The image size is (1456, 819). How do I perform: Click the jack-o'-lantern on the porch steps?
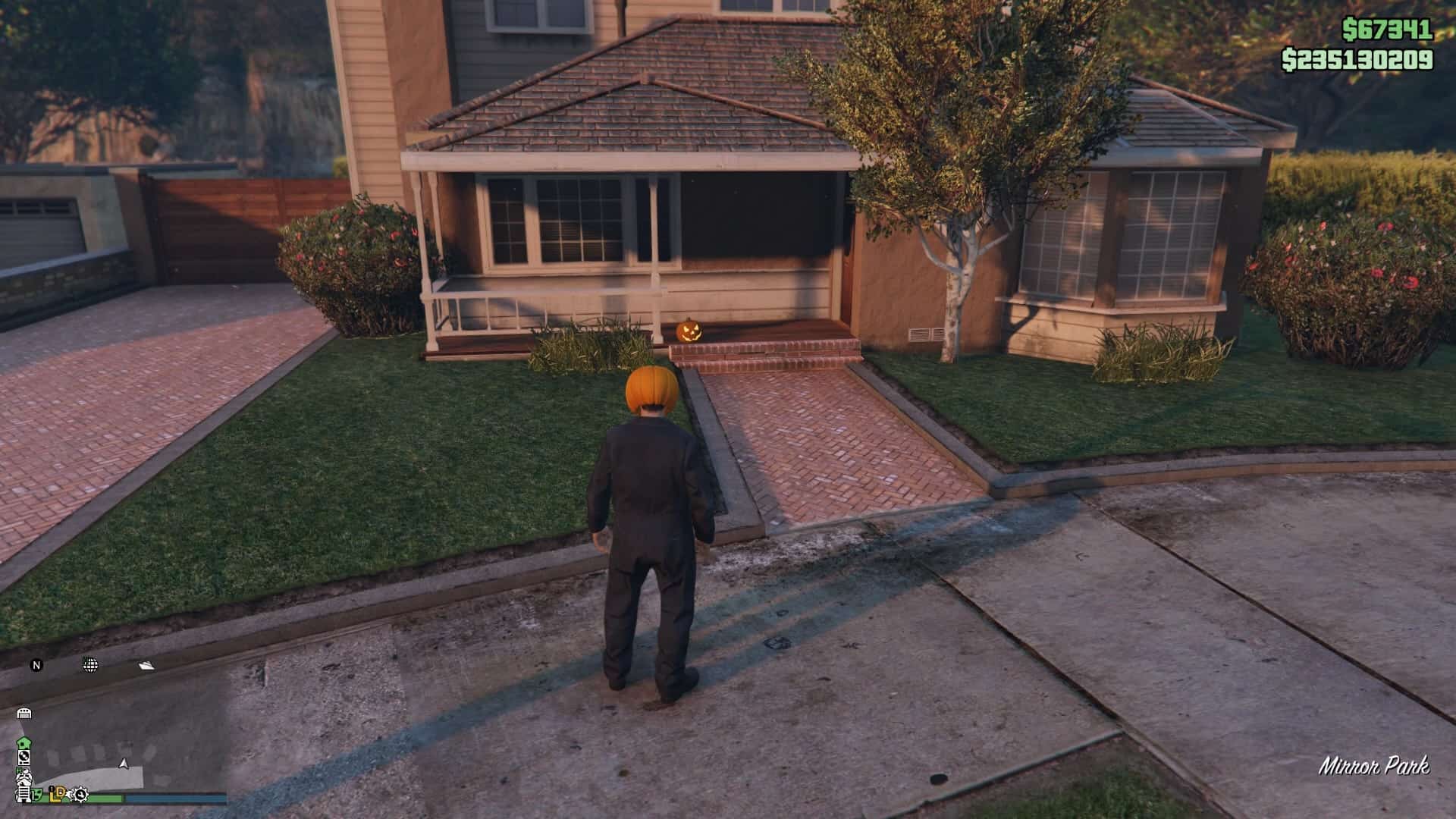coord(691,331)
